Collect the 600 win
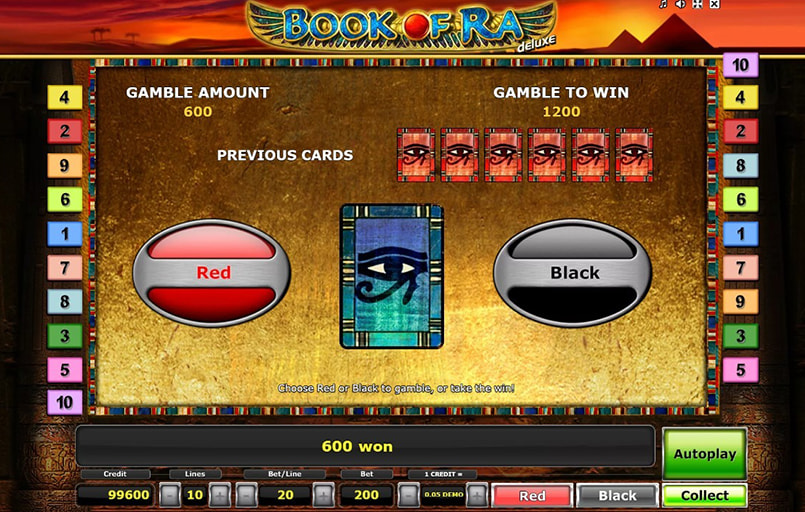 [704, 495]
